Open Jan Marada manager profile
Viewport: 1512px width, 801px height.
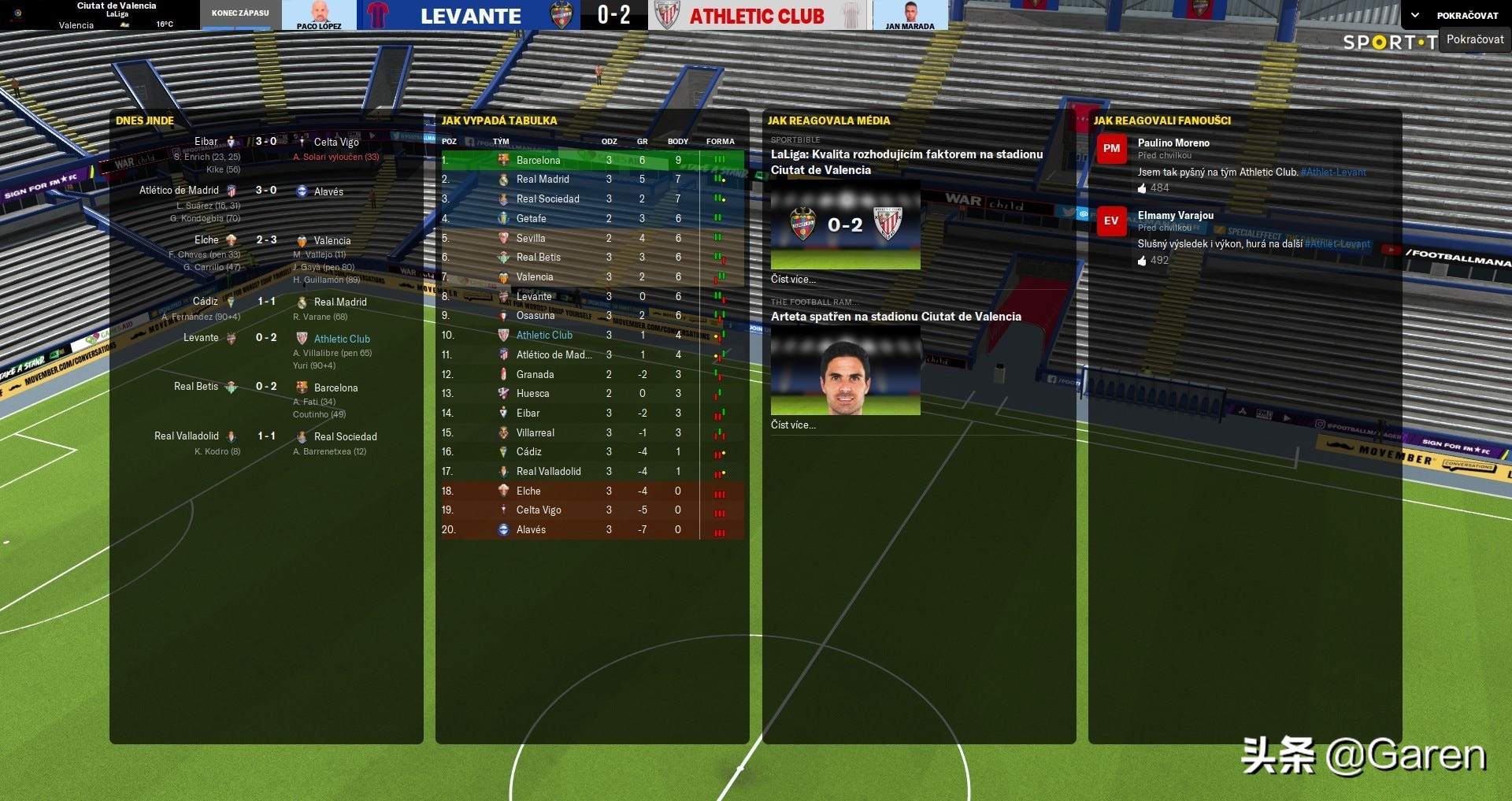tap(910, 16)
